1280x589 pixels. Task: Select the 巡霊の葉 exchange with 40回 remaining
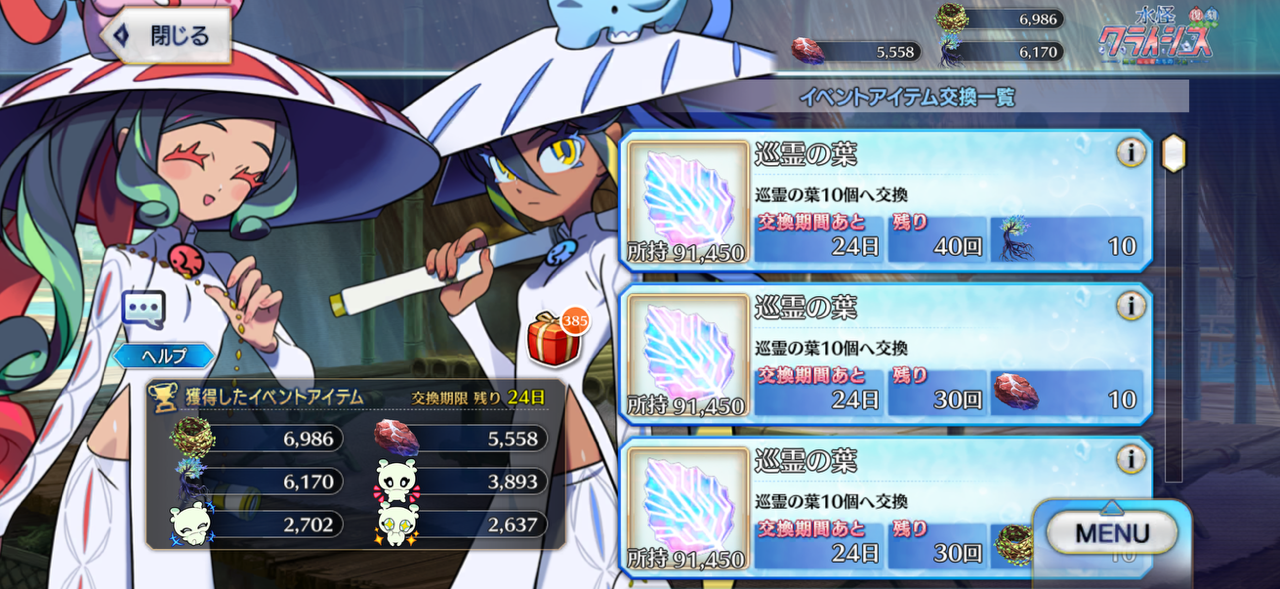pos(885,202)
